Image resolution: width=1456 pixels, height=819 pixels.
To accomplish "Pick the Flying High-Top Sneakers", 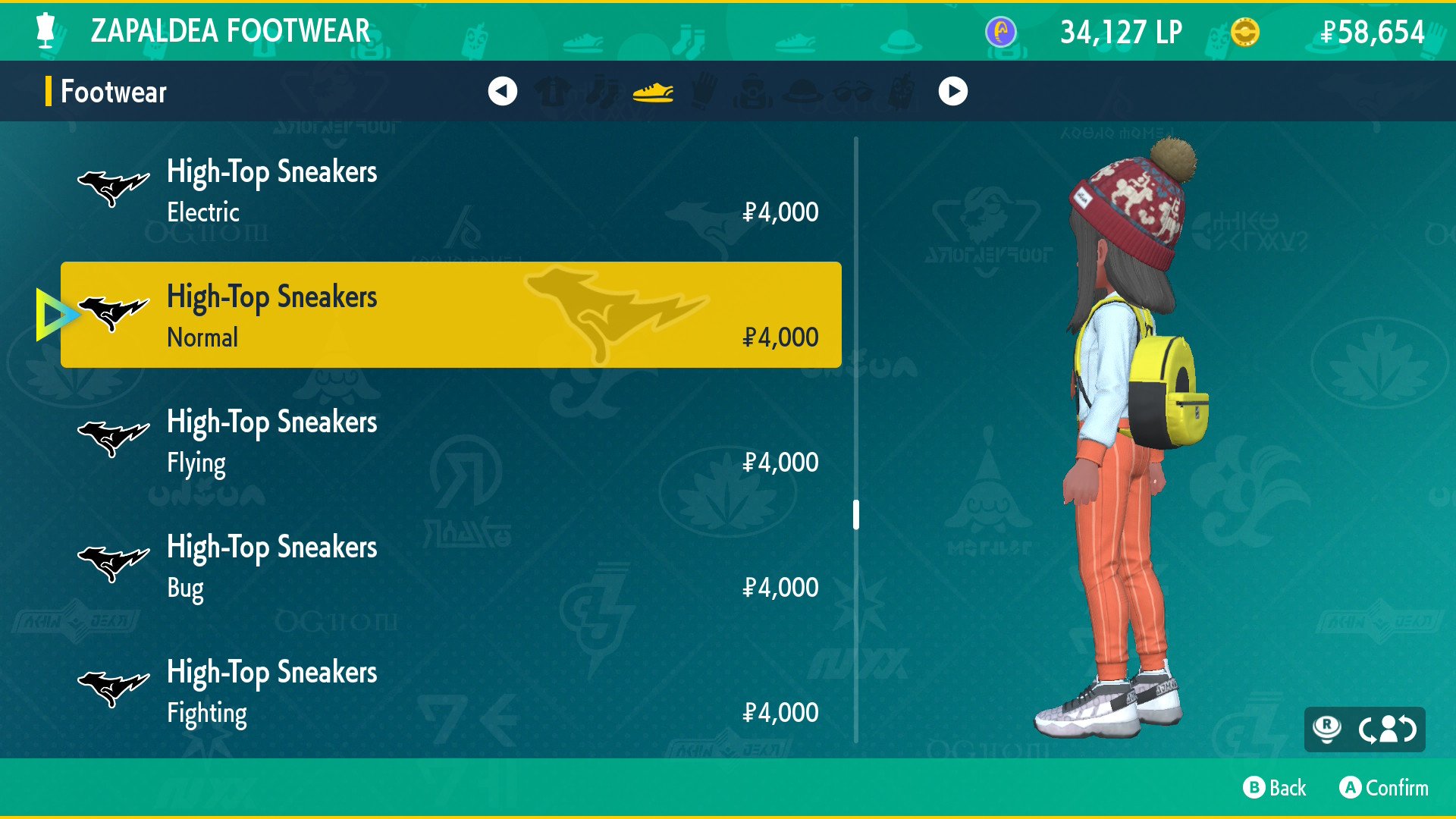I will 450,441.
